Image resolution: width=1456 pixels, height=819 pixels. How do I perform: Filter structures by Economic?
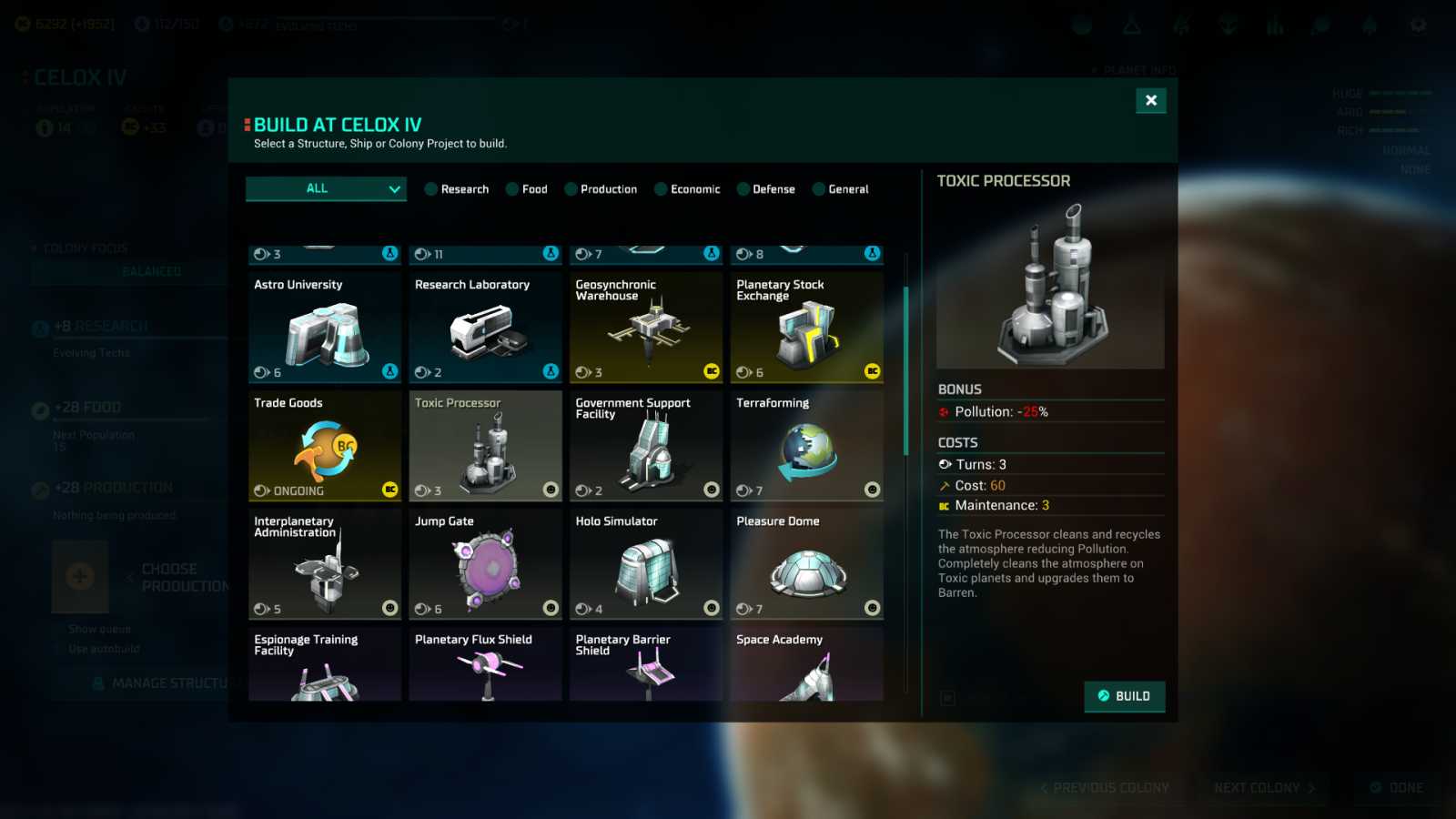687,189
